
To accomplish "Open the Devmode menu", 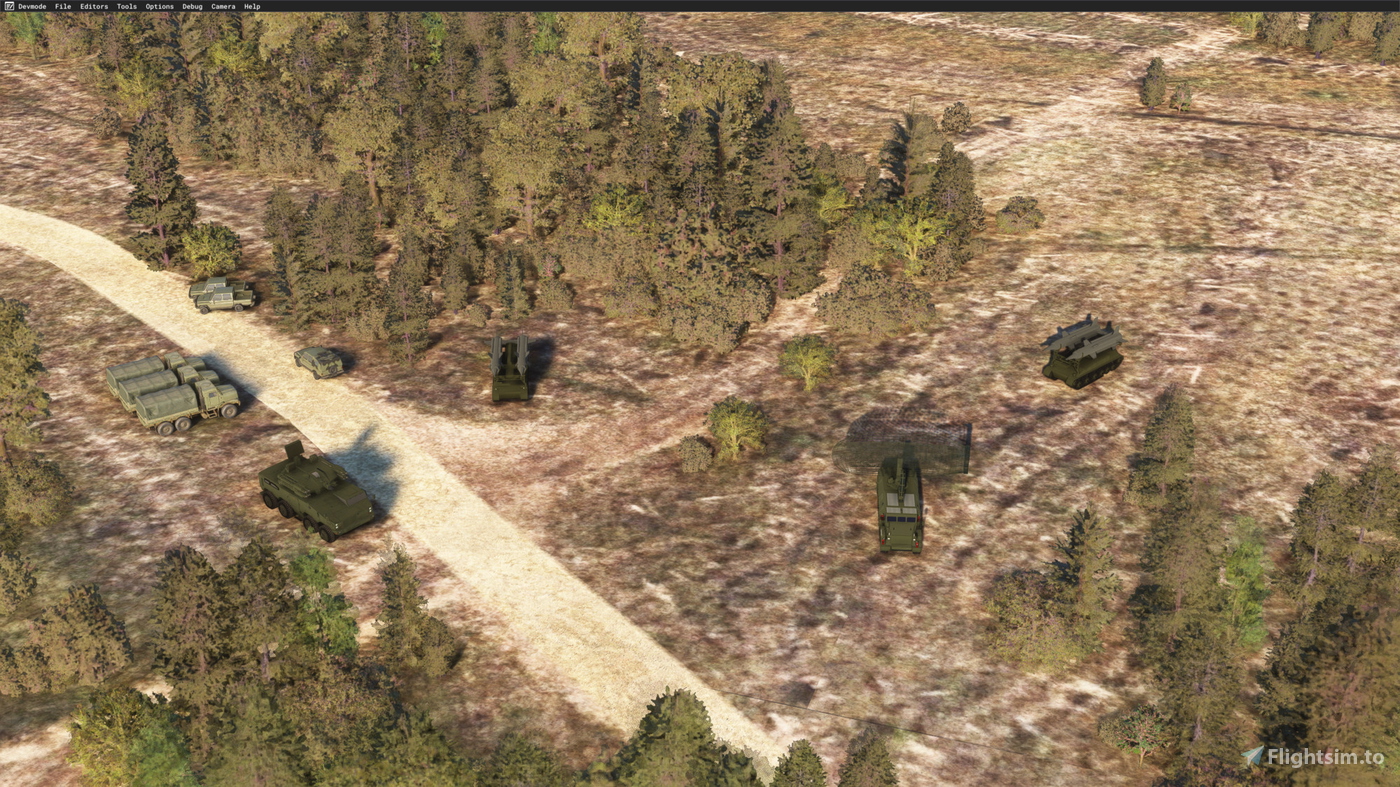I will tap(31, 5).
